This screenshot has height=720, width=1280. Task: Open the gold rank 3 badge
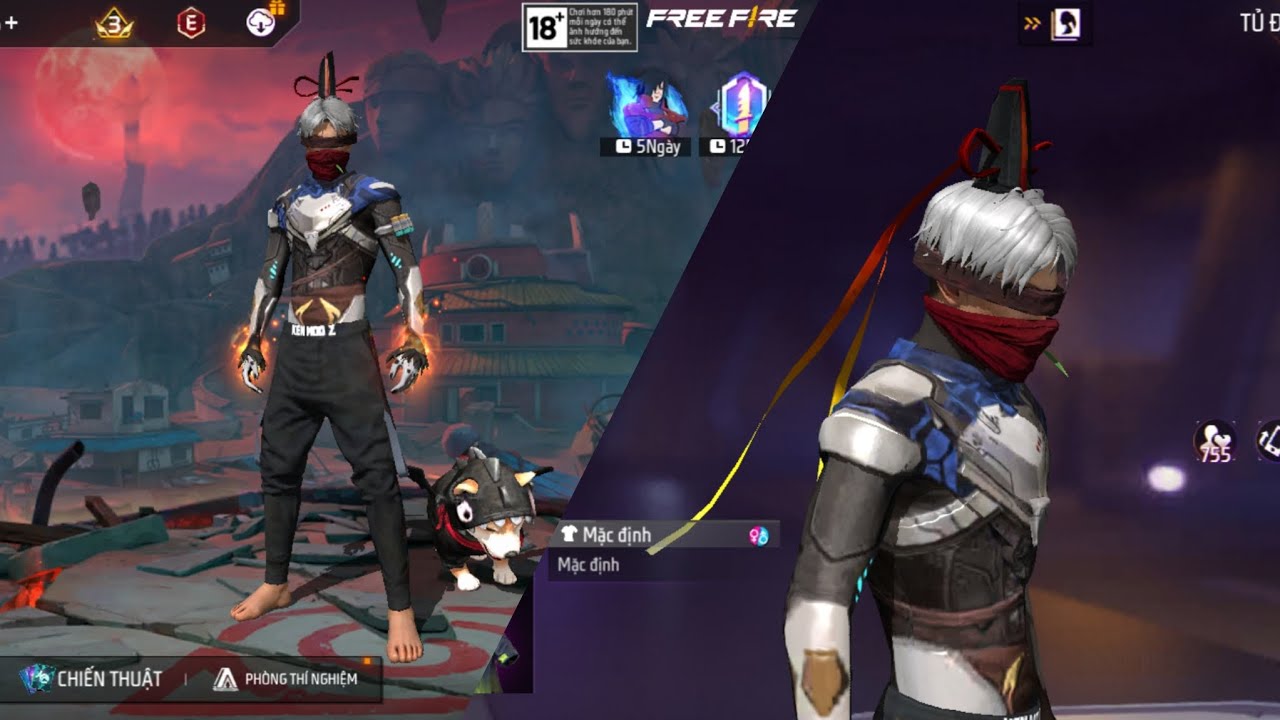click(114, 22)
